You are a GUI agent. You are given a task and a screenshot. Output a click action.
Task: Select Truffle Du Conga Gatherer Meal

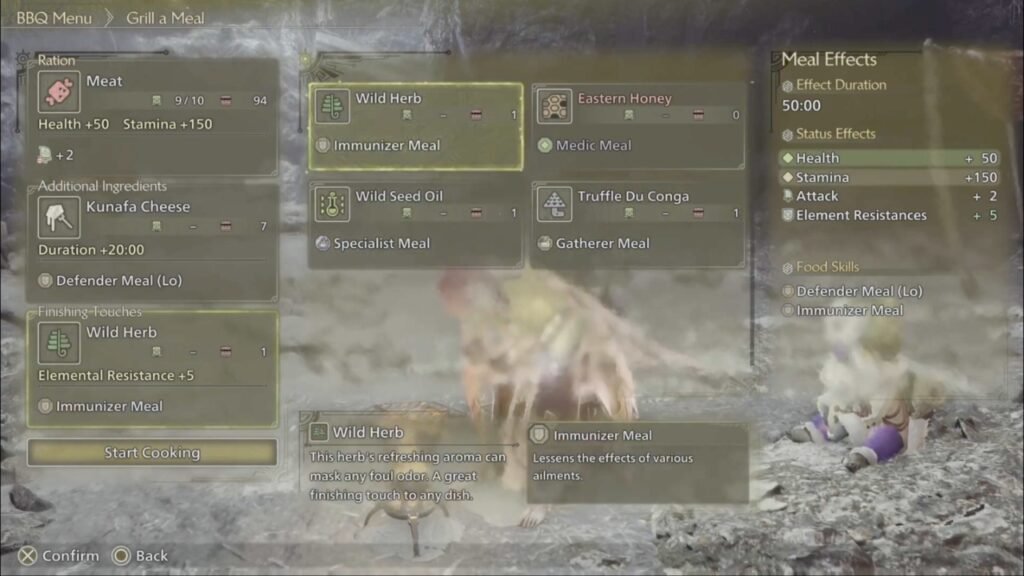pyautogui.click(x=638, y=224)
